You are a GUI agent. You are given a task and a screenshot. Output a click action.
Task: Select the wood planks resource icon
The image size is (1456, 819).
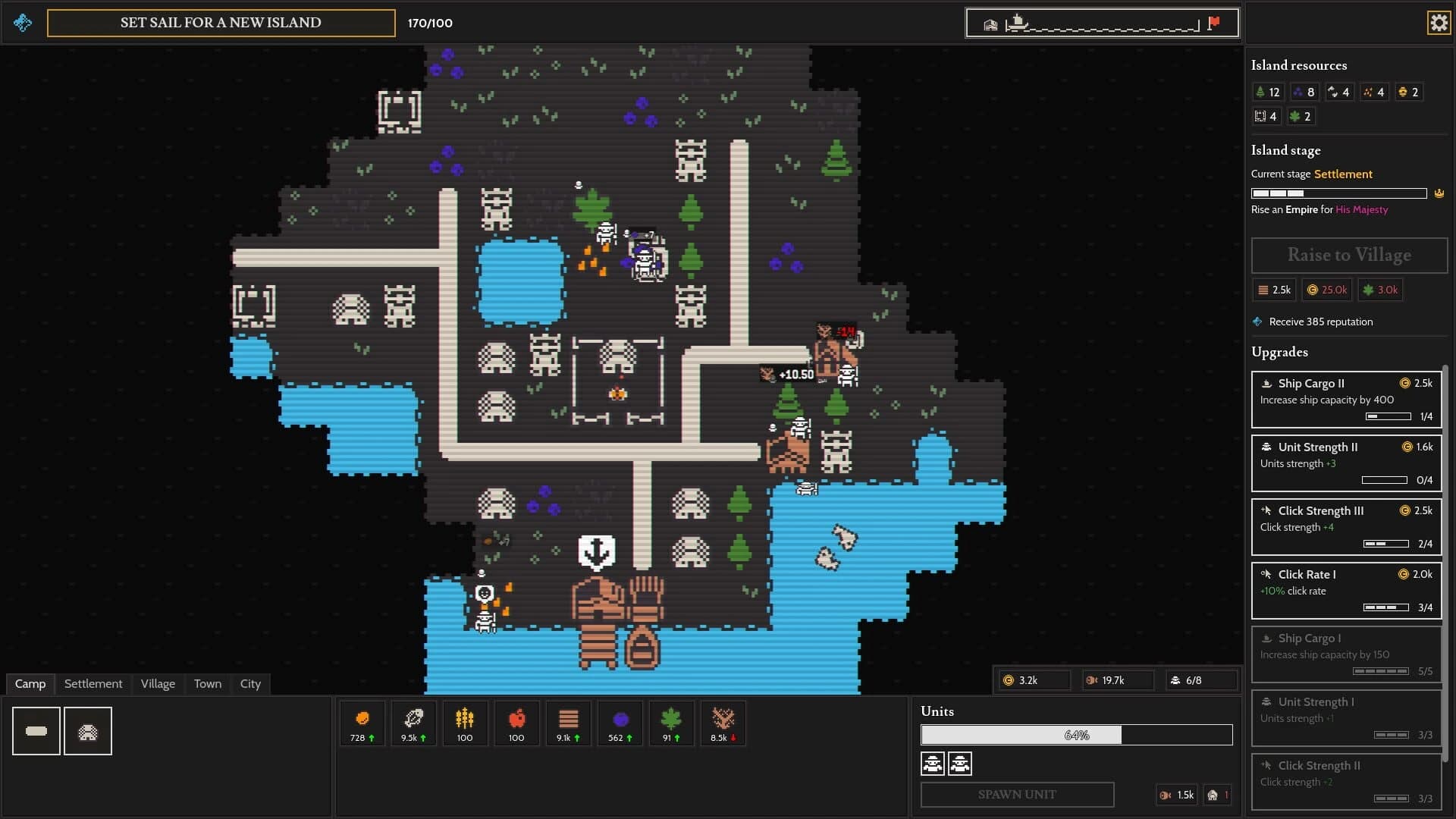coord(568,717)
